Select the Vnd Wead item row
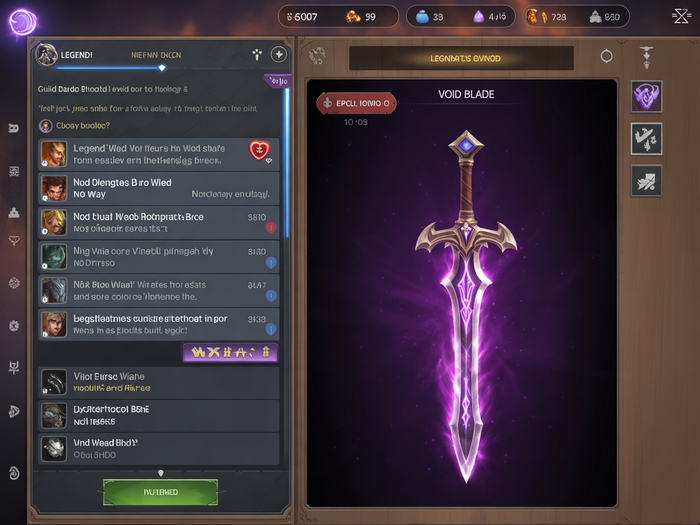The image size is (700, 525). pos(160,448)
